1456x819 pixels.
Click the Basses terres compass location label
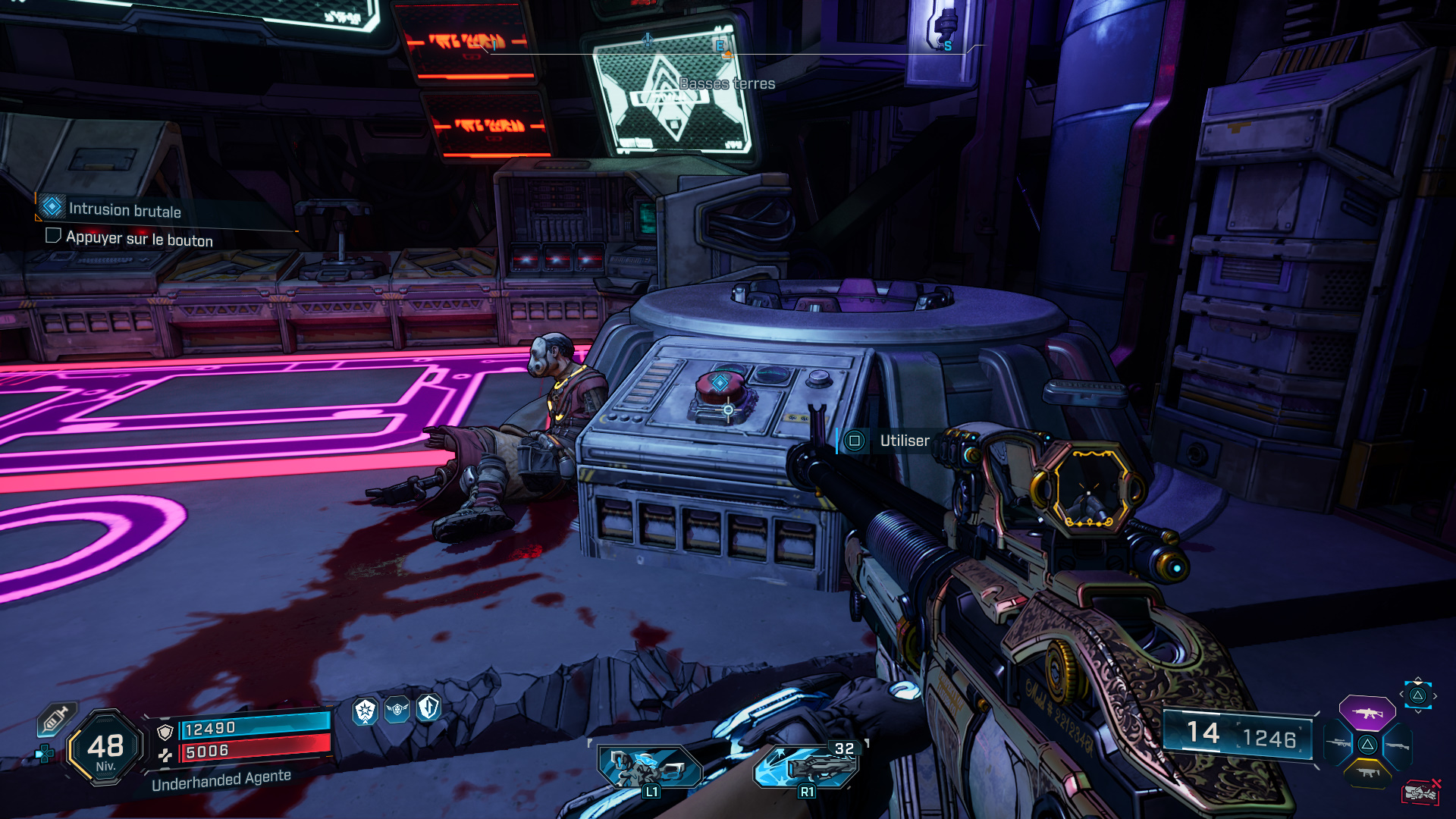coord(726,83)
